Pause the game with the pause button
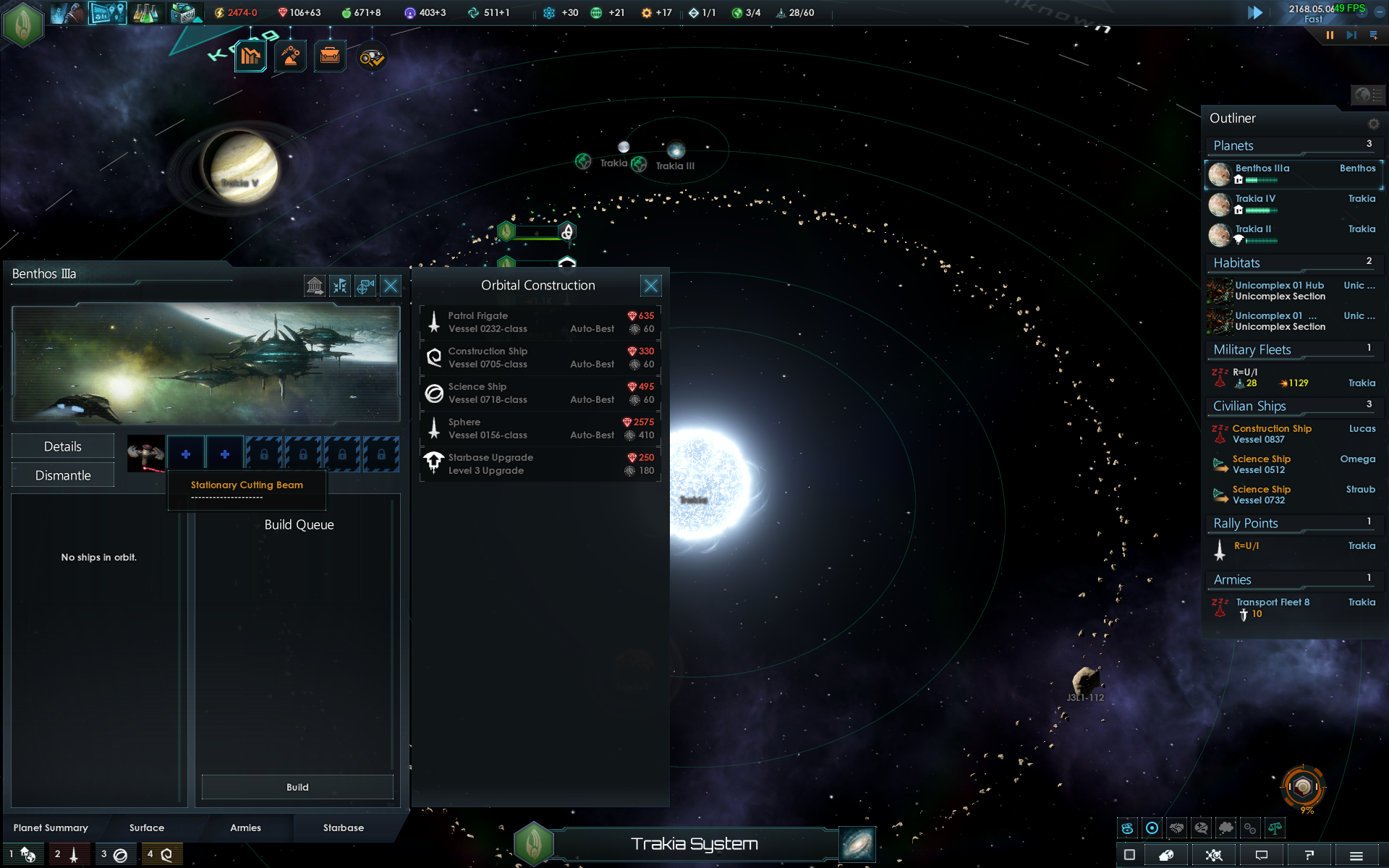Screen dimensions: 1389x868 click(1330, 35)
